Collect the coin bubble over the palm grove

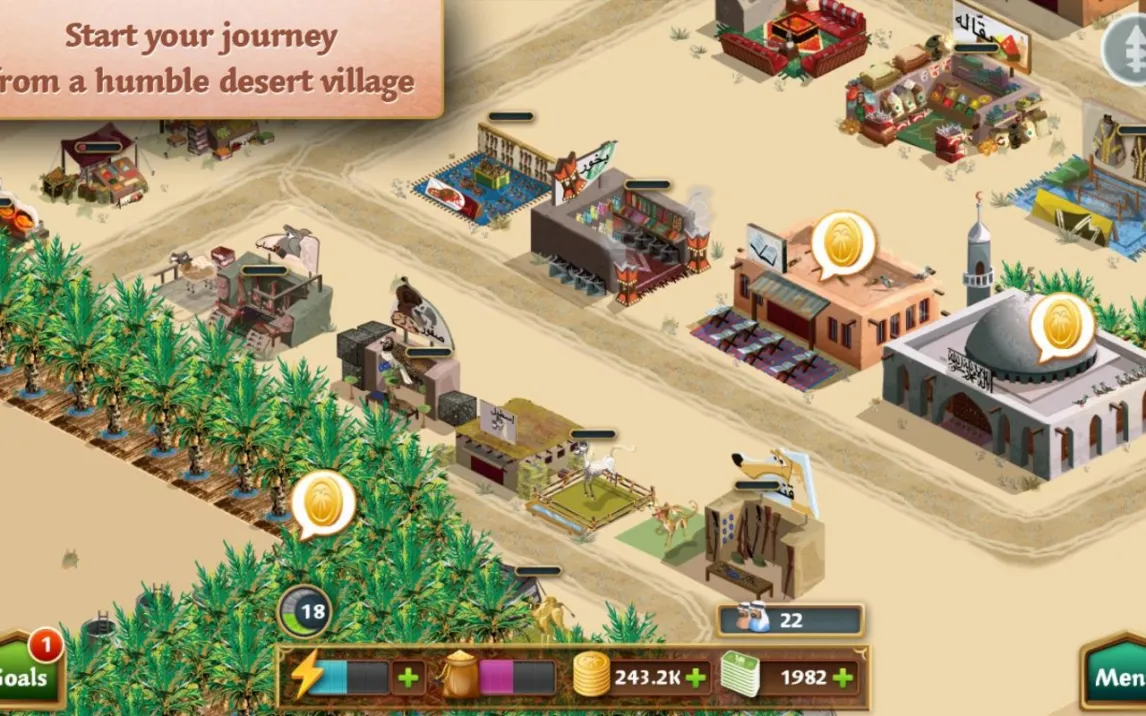coord(323,501)
